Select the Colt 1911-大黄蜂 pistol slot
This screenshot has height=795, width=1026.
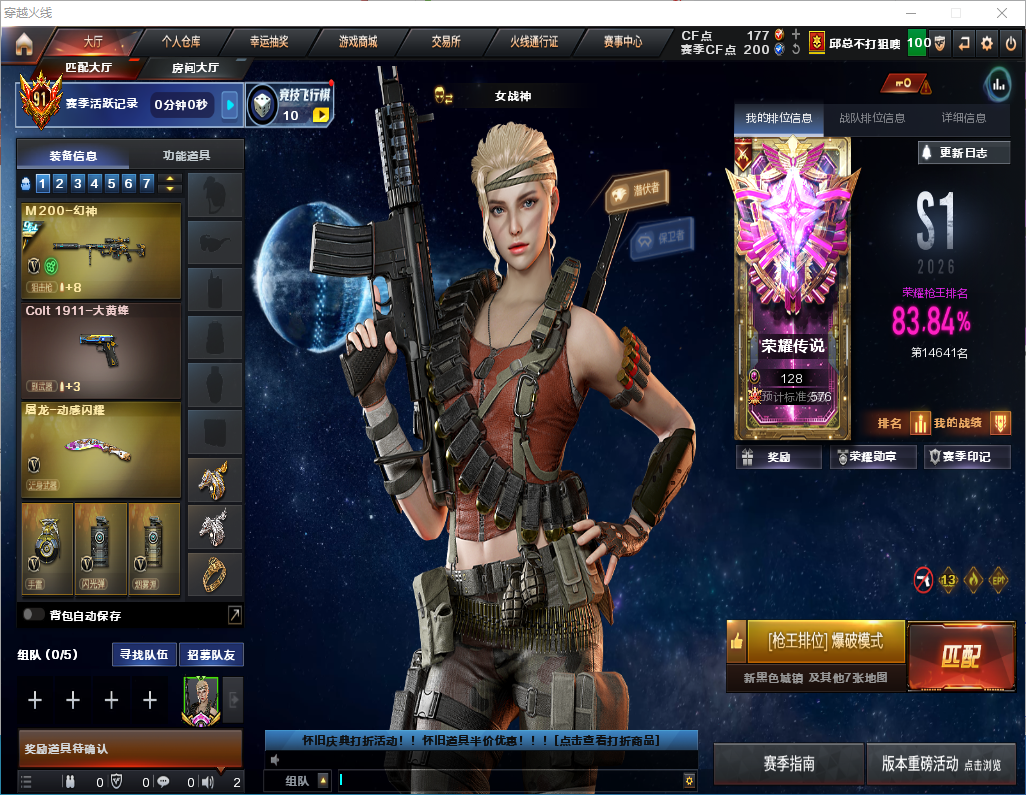[x=101, y=350]
